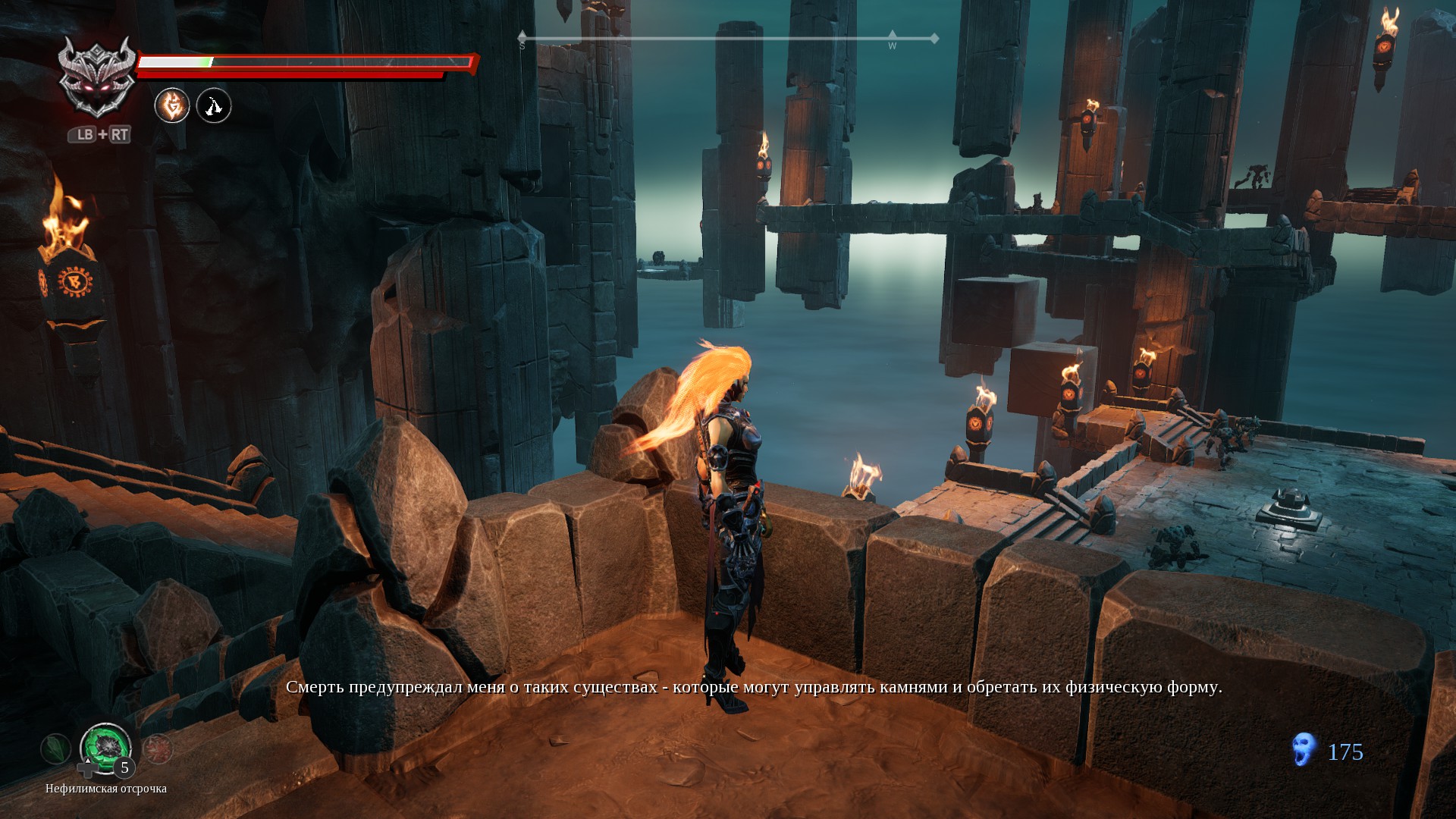Use the Нефилимская отсрочка healing item
The image size is (1456, 819).
(105, 748)
